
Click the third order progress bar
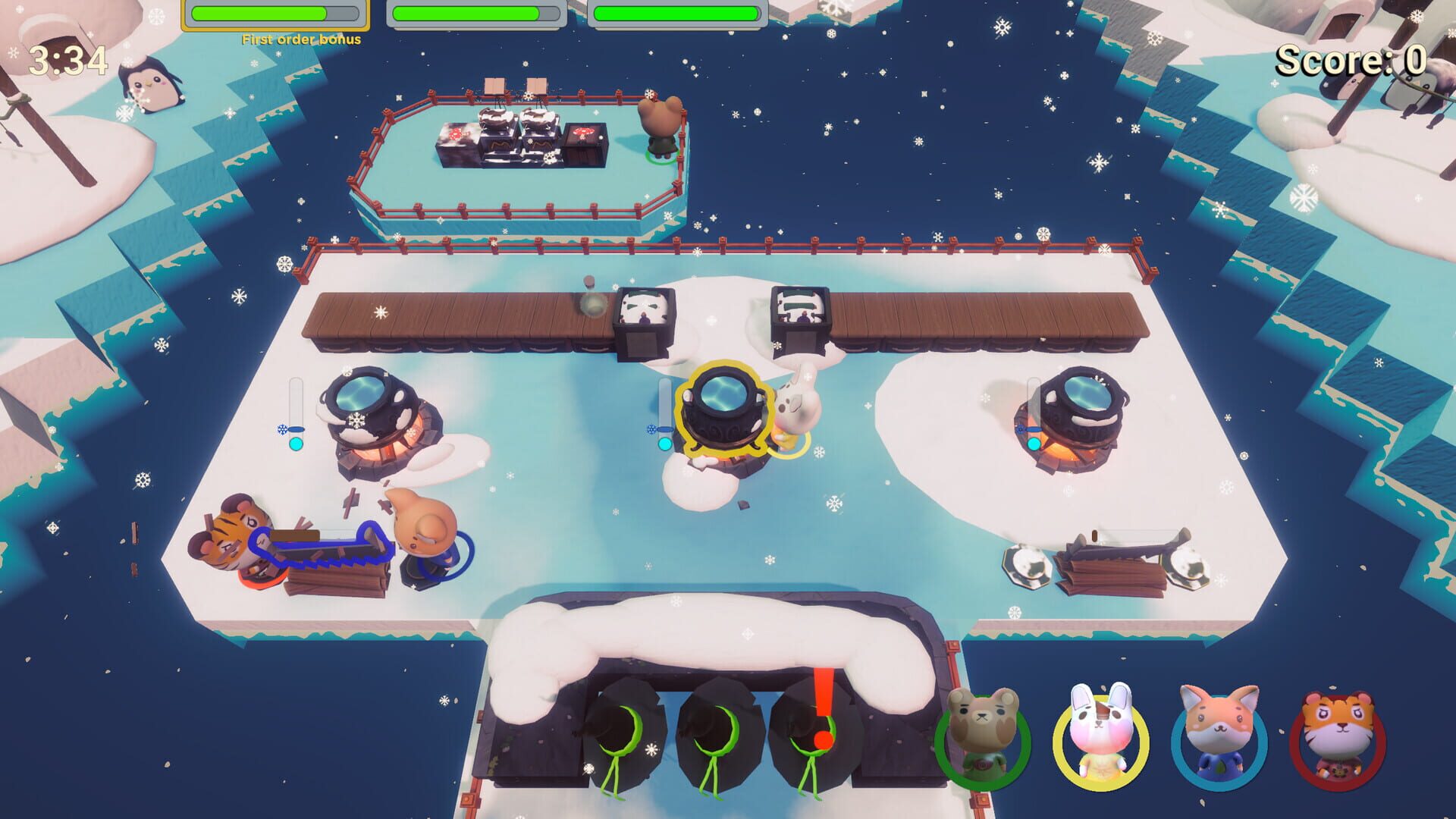tap(679, 11)
